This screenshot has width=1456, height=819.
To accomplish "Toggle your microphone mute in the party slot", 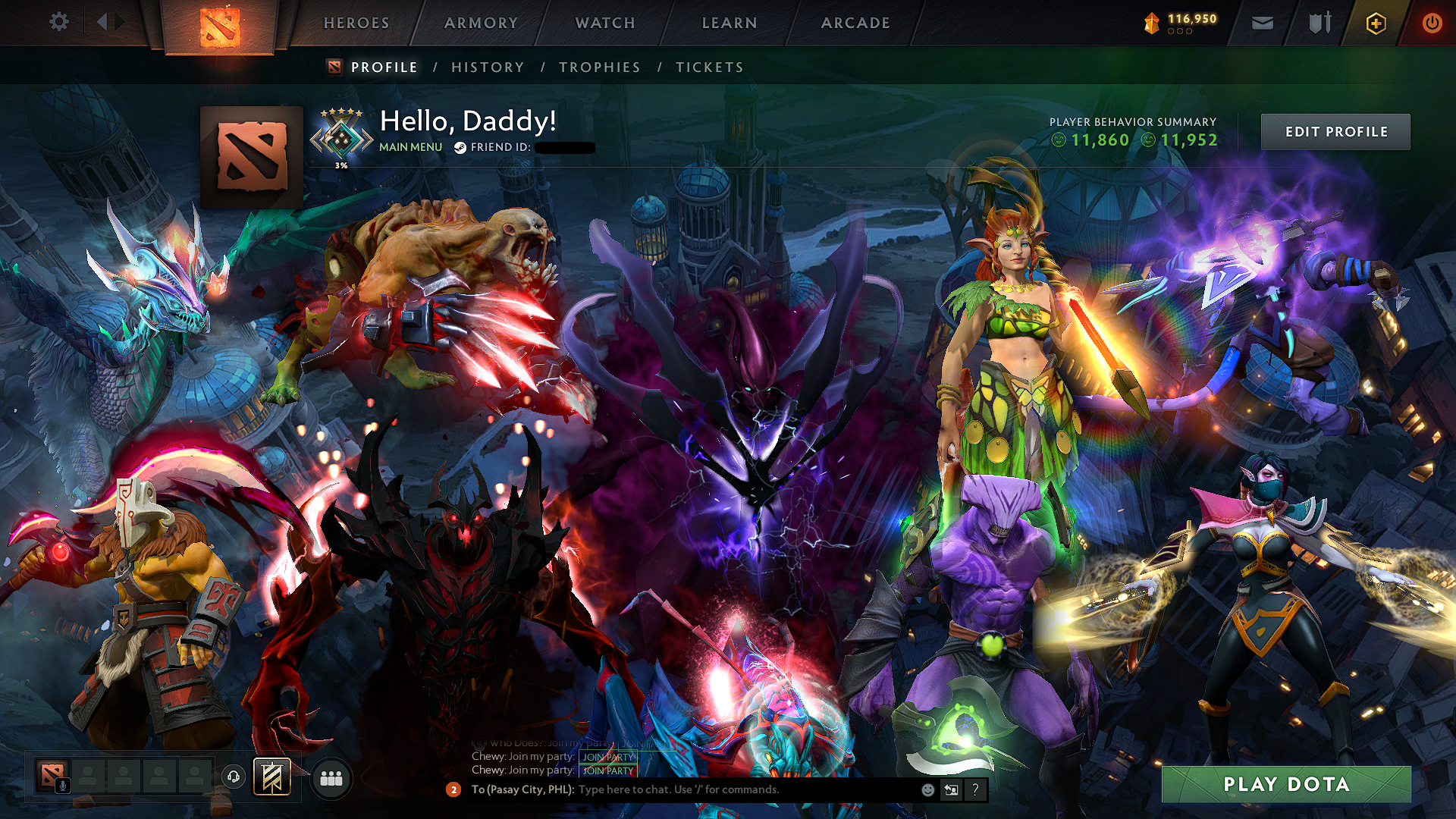I will (x=63, y=786).
